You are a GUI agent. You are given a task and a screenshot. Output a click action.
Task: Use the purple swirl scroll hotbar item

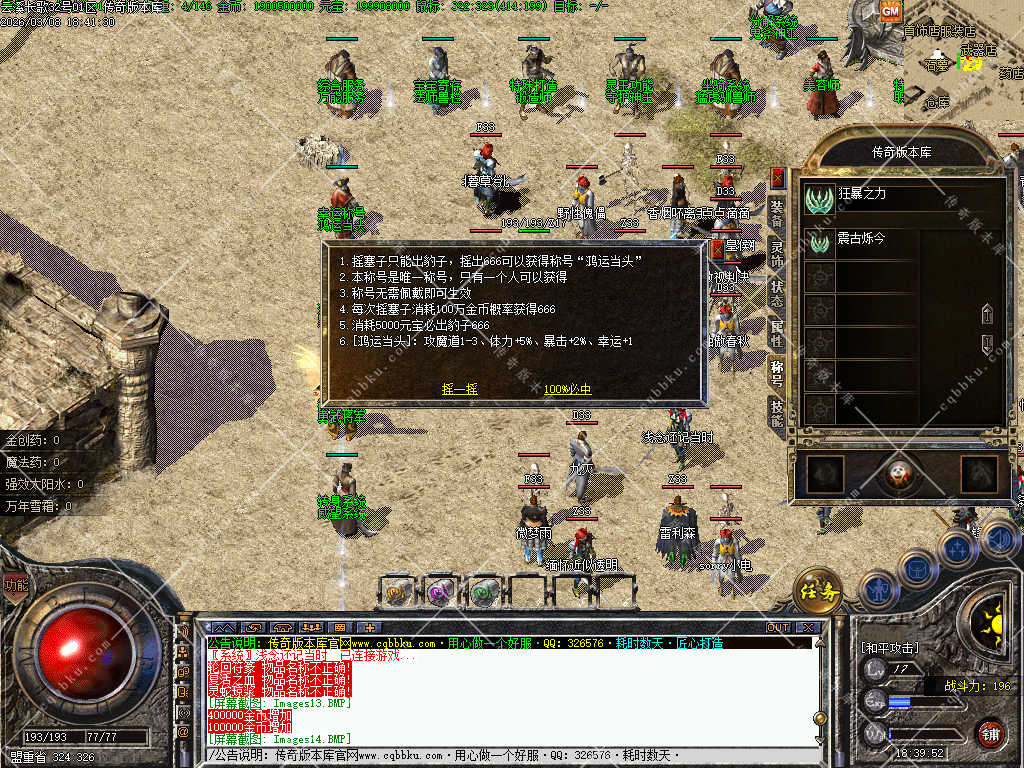point(438,591)
